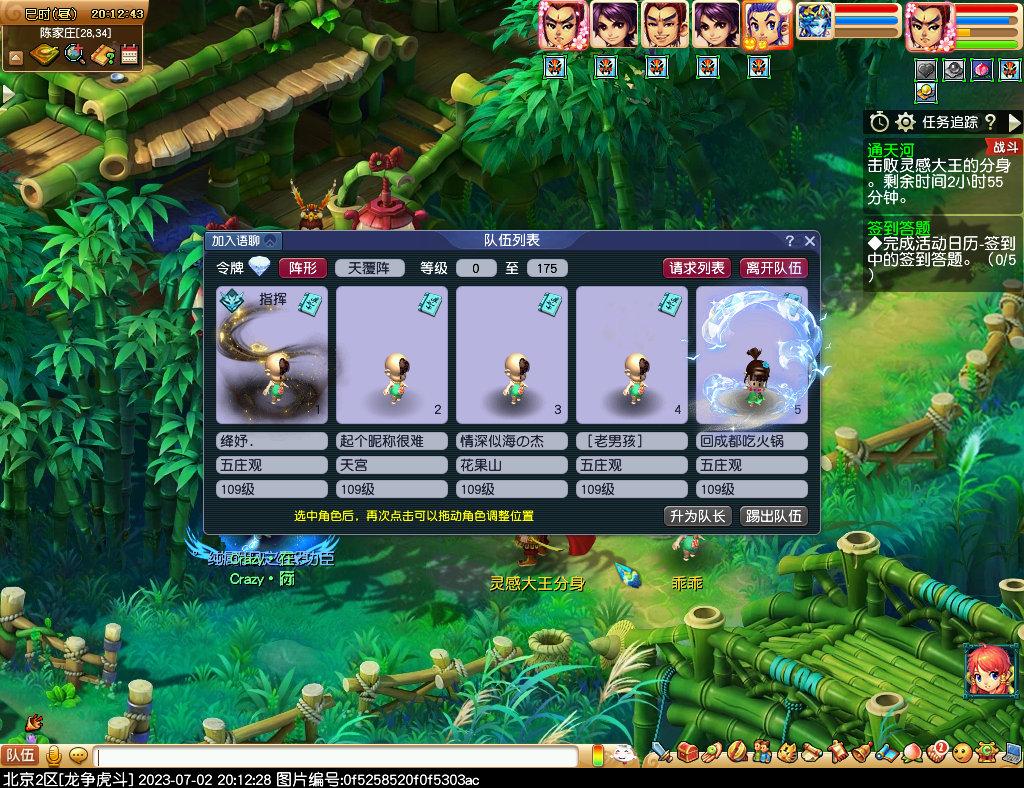Select team member card 起个昵称很难
The image size is (1024, 788).
[x=391, y=355]
